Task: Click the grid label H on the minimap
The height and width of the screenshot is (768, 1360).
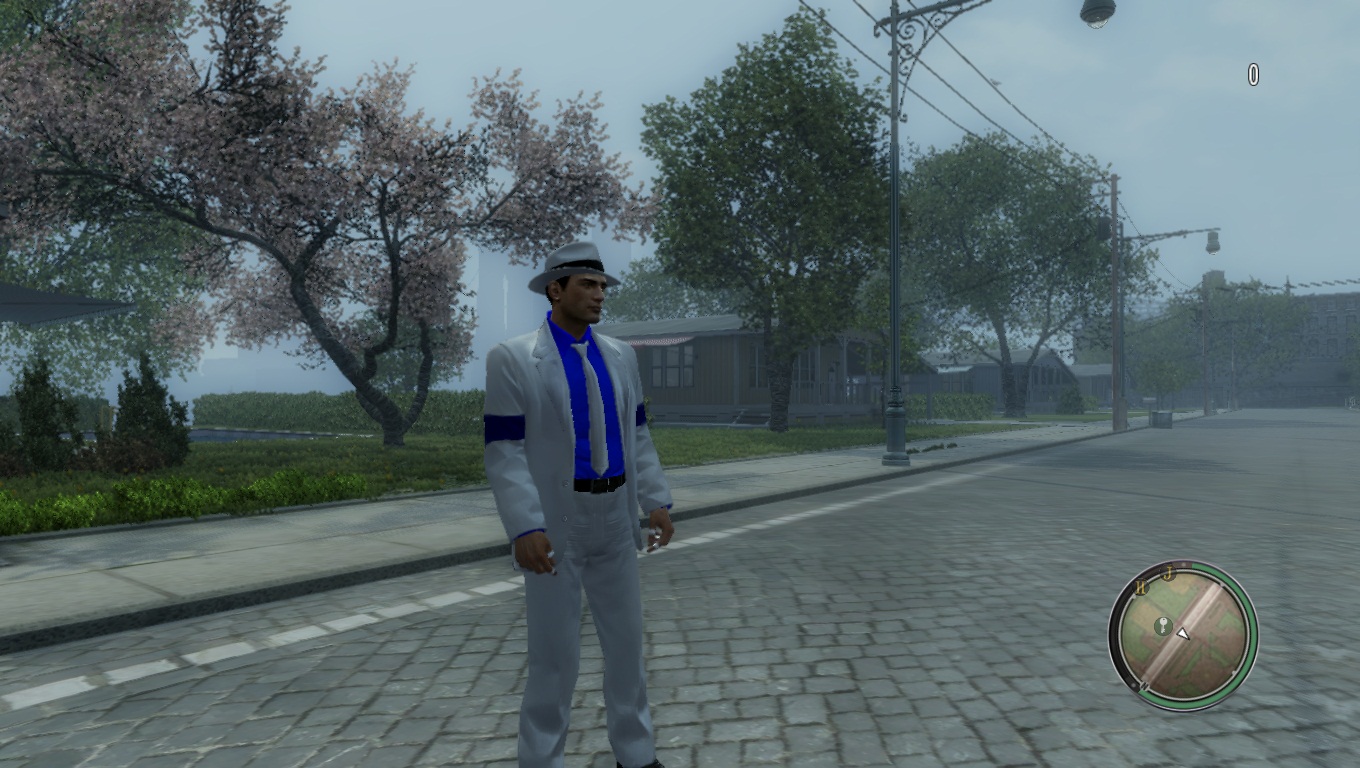Action: (x=1141, y=587)
